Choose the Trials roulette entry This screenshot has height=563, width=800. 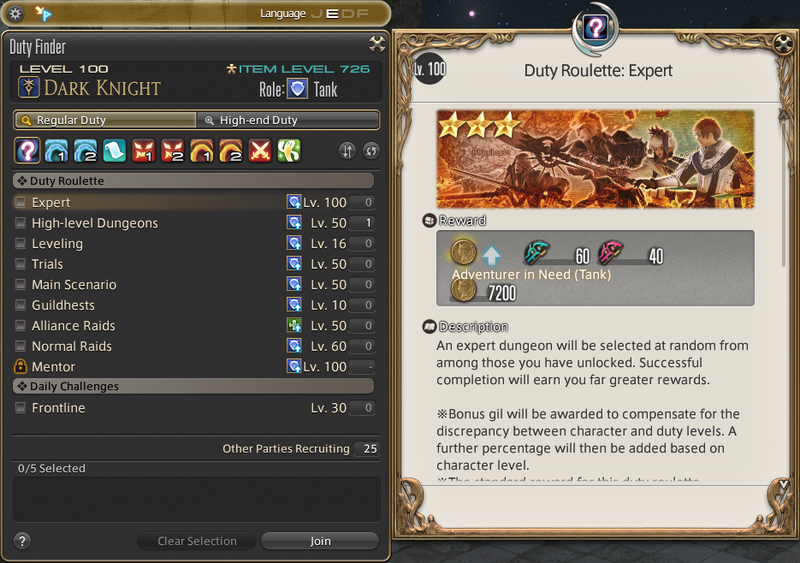[x=20, y=264]
